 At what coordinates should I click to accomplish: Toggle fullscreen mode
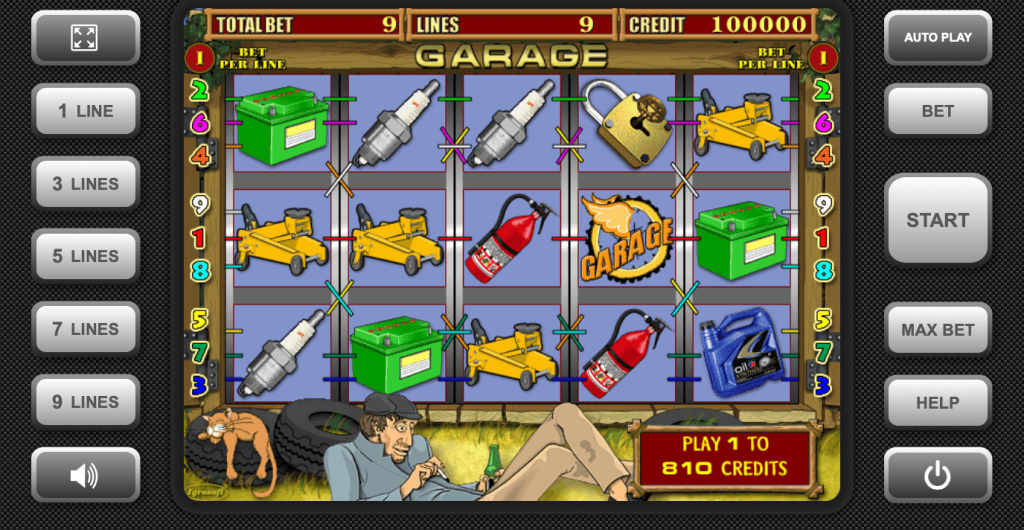(x=85, y=38)
